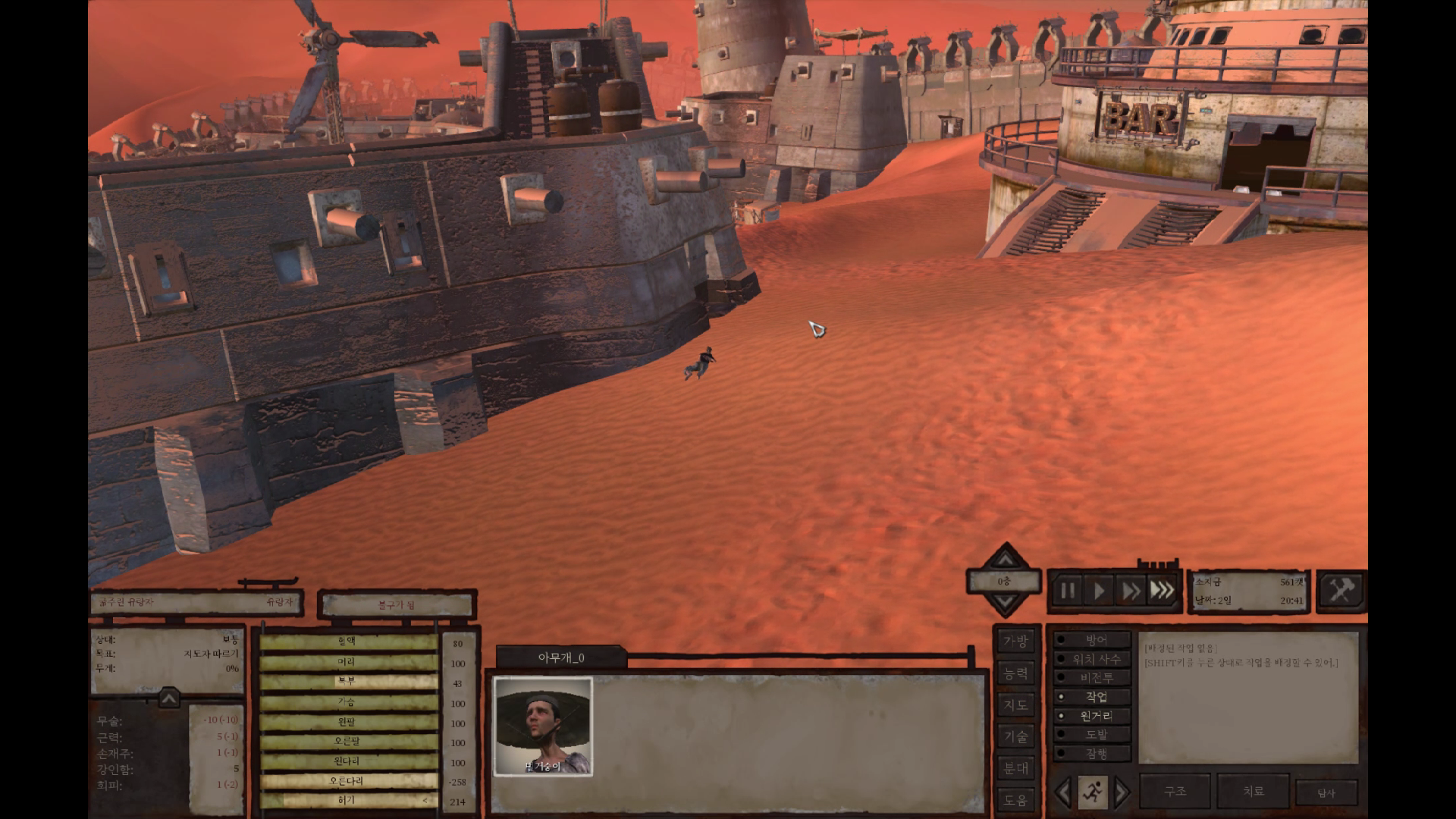Viewport: 1456px width, 819px height.
Task: Click the 구조 rescue button
Action: [1175, 791]
